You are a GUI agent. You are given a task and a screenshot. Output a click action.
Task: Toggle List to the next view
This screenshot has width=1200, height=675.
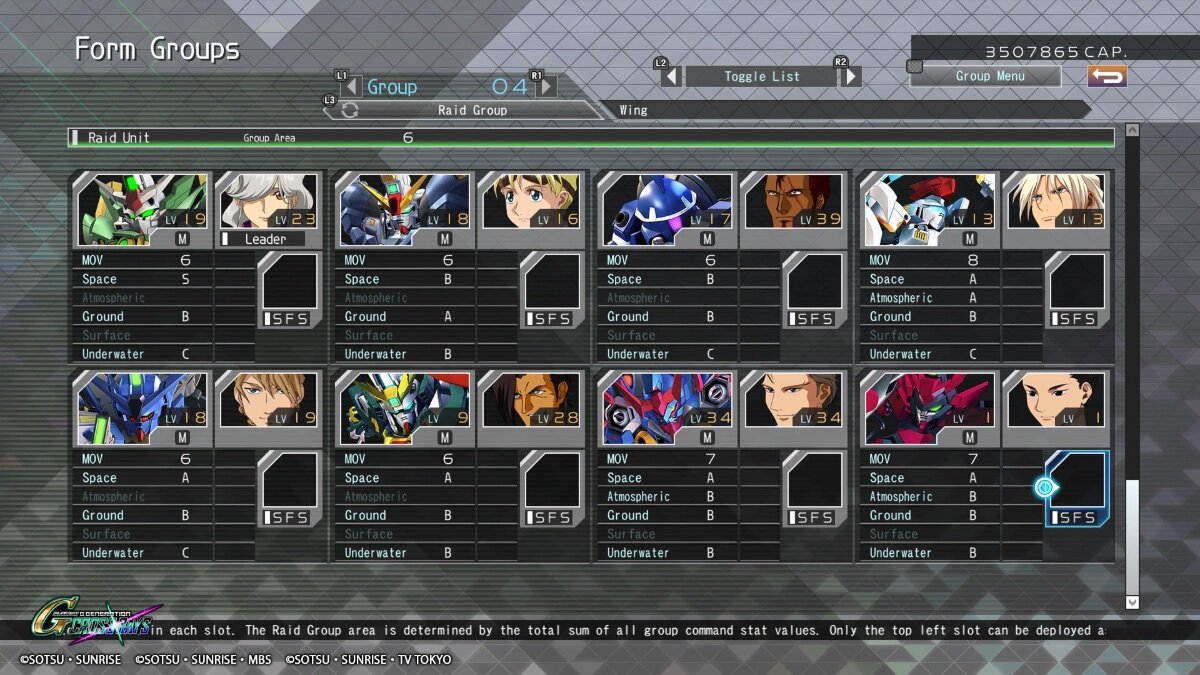click(x=850, y=76)
